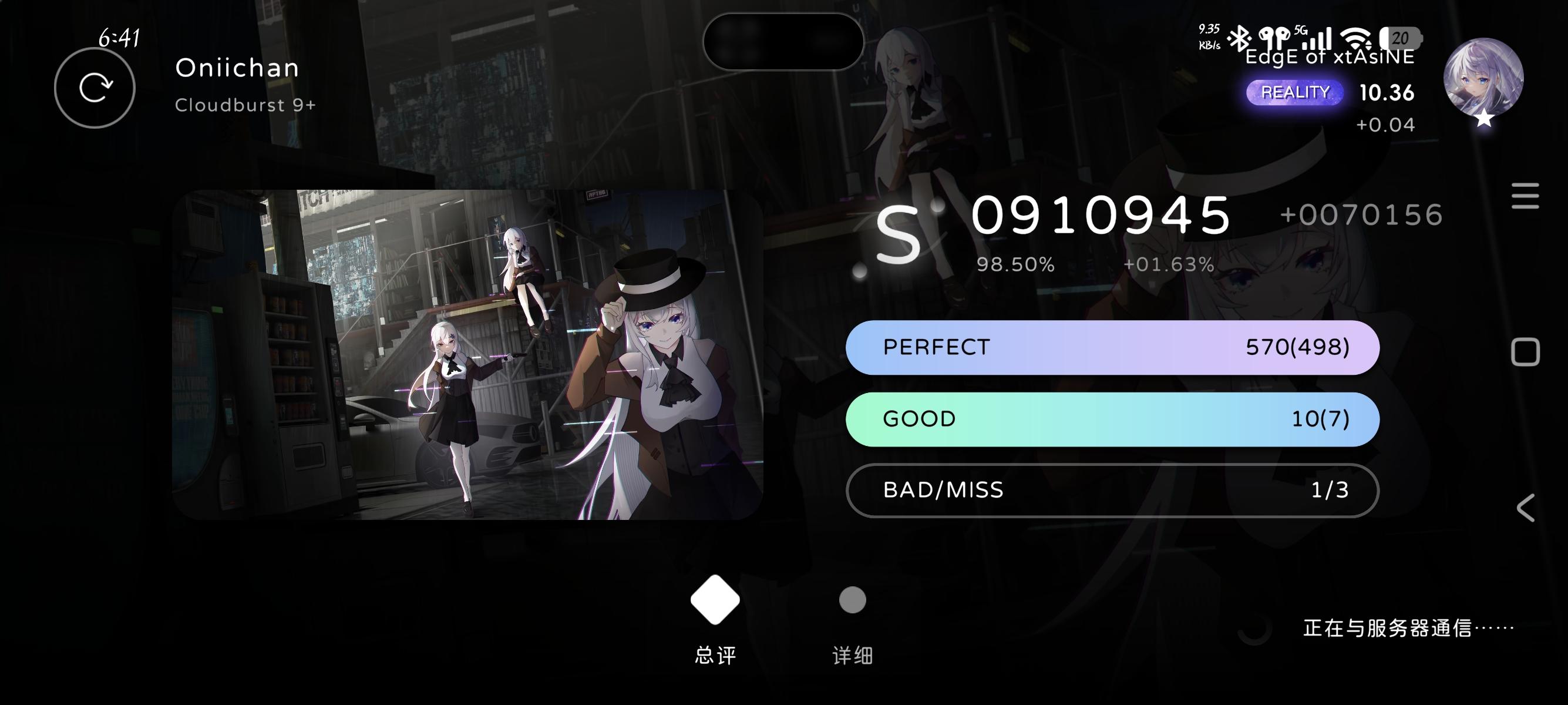The height and width of the screenshot is (705, 1568).
Task: Select the circle page indicator
Action: (852, 600)
